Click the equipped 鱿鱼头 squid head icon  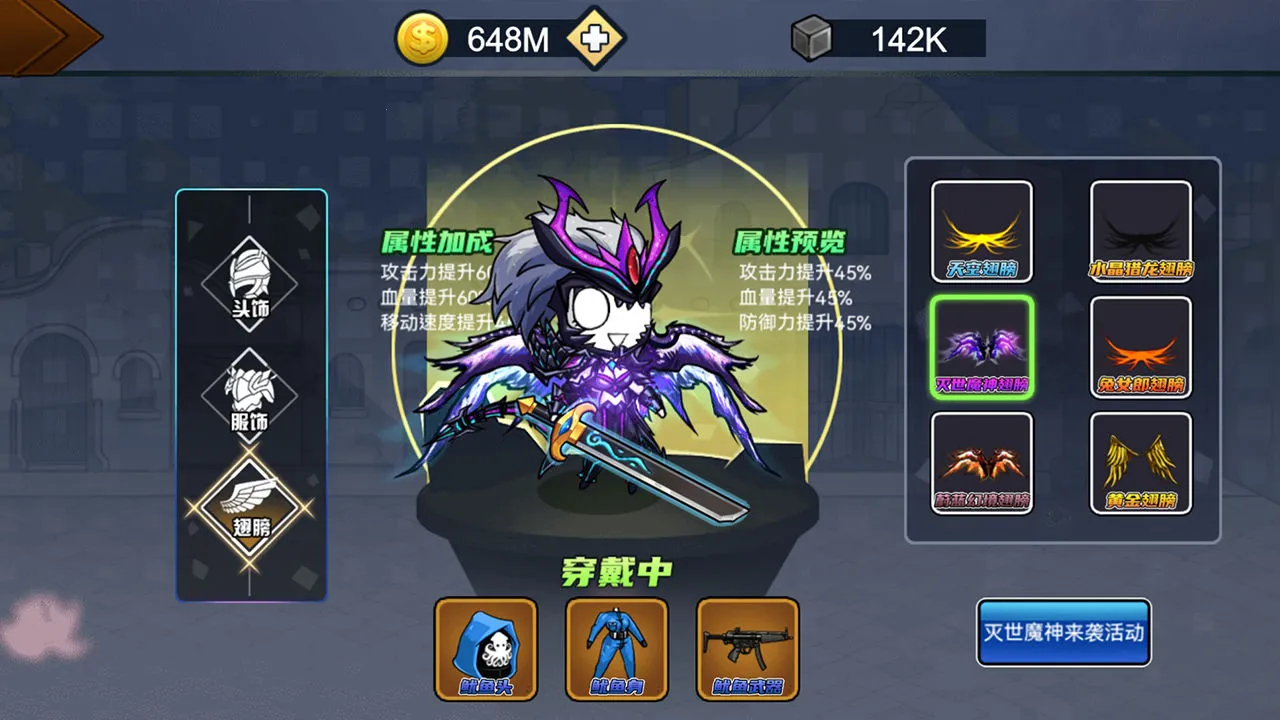coord(484,648)
